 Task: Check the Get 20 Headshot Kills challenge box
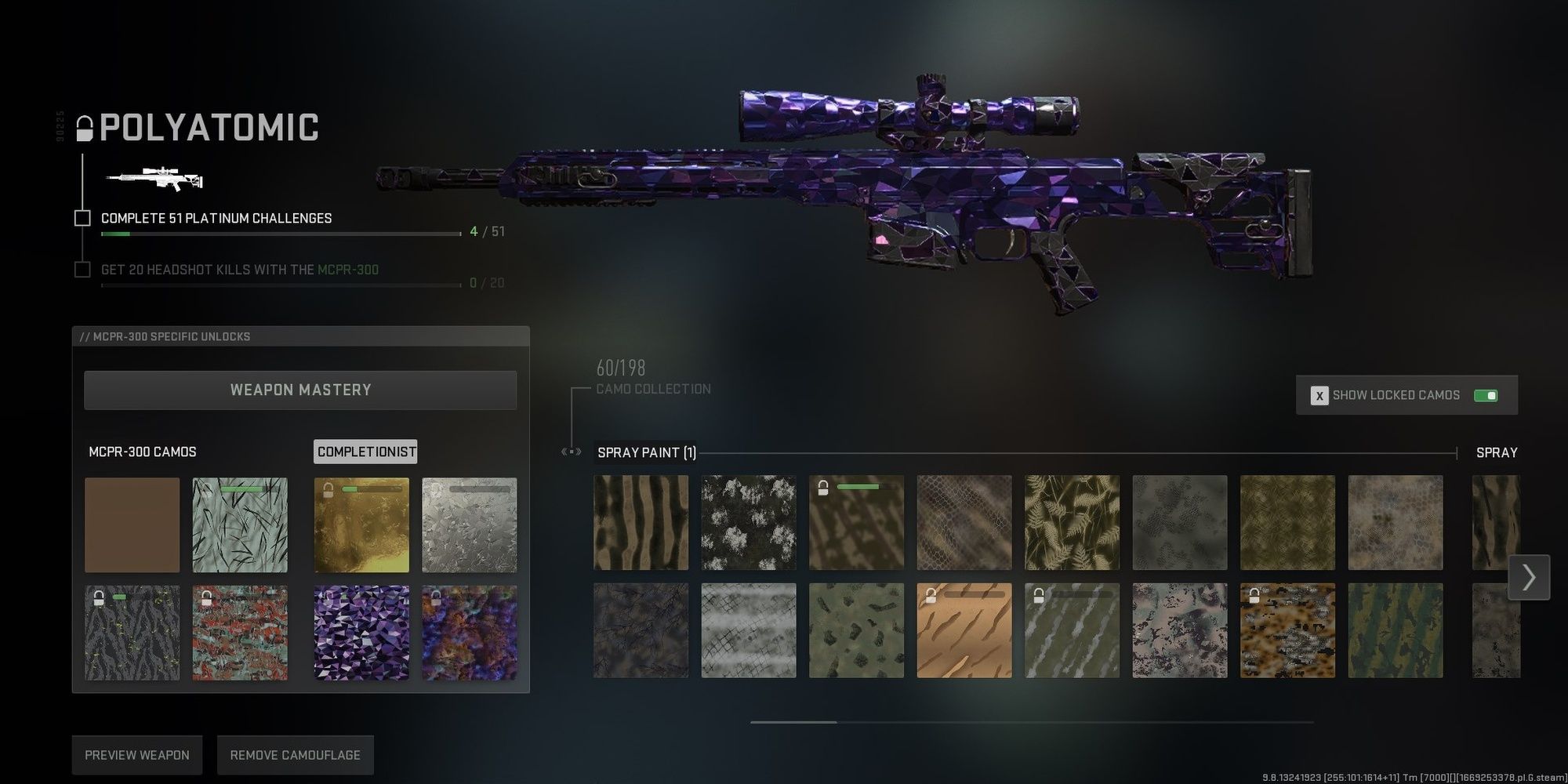(82, 269)
